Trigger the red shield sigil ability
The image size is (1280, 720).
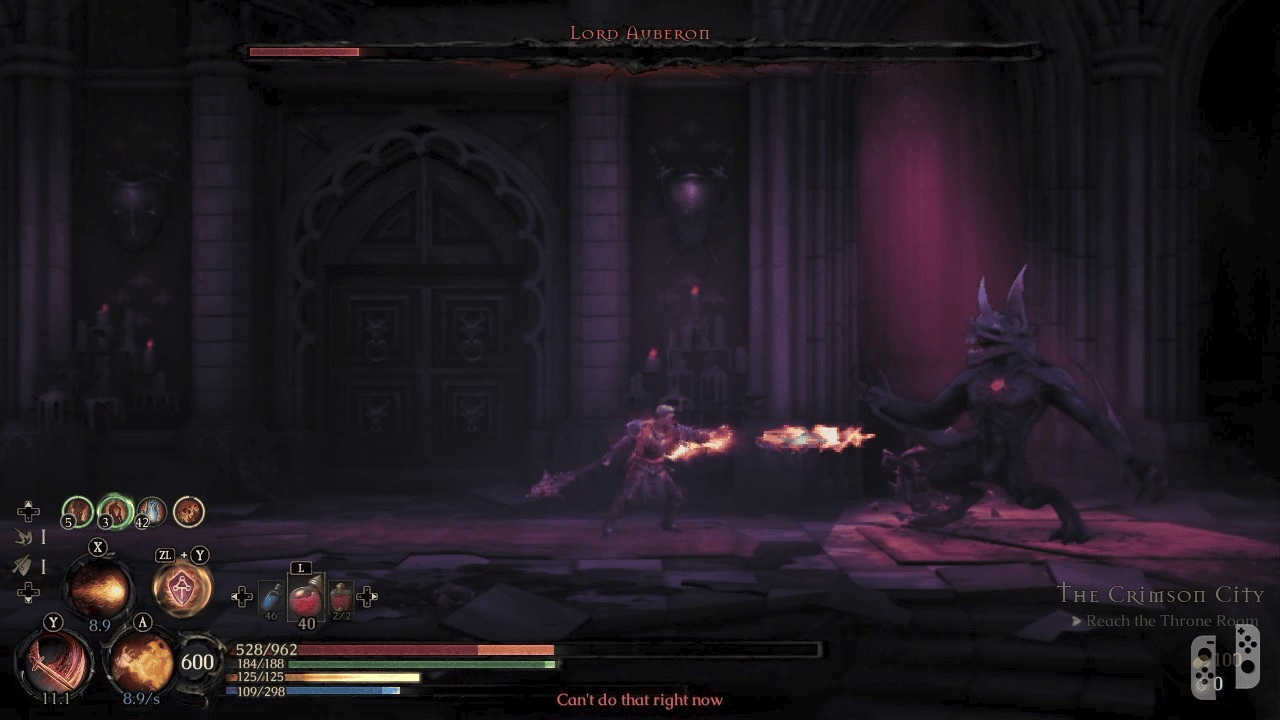182,589
